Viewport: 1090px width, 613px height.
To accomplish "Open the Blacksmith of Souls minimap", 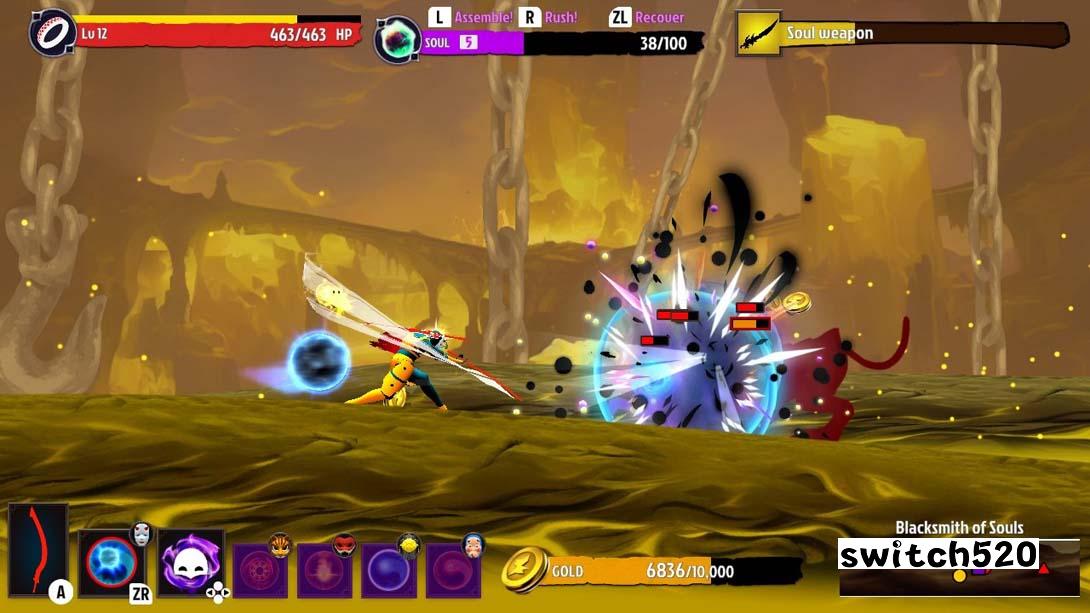I will click(x=958, y=567).
